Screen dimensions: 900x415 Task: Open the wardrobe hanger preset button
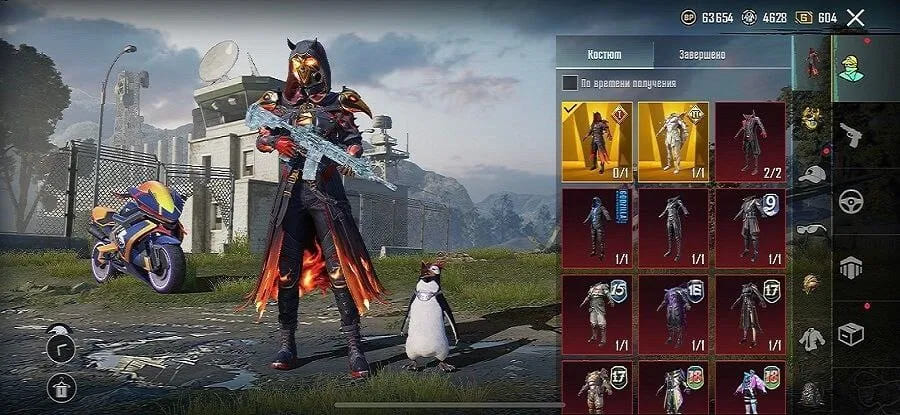tap(61, 388)
